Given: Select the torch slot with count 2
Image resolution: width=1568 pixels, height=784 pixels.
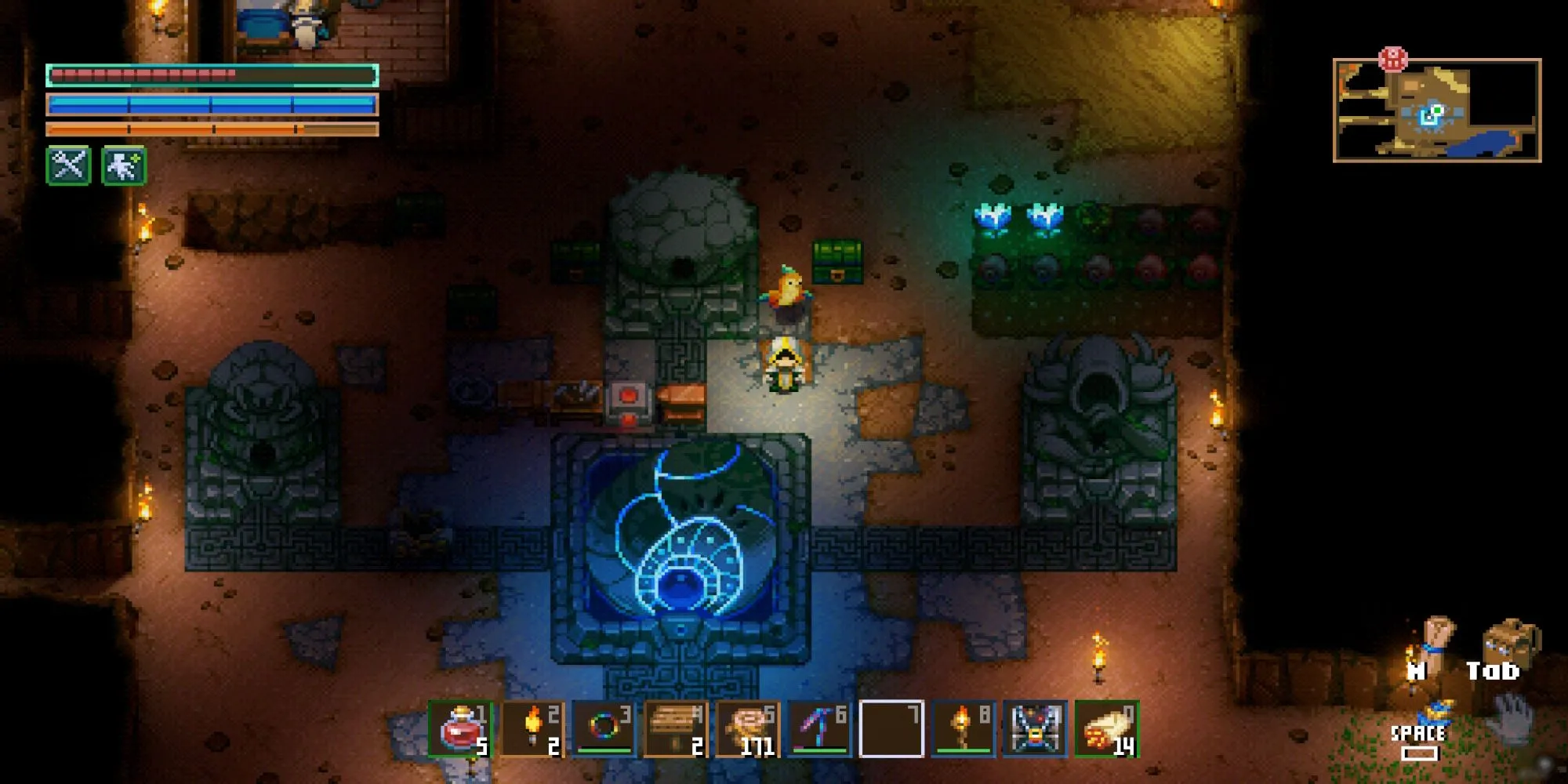Looking at the screenshot, I should pos(533,729).
